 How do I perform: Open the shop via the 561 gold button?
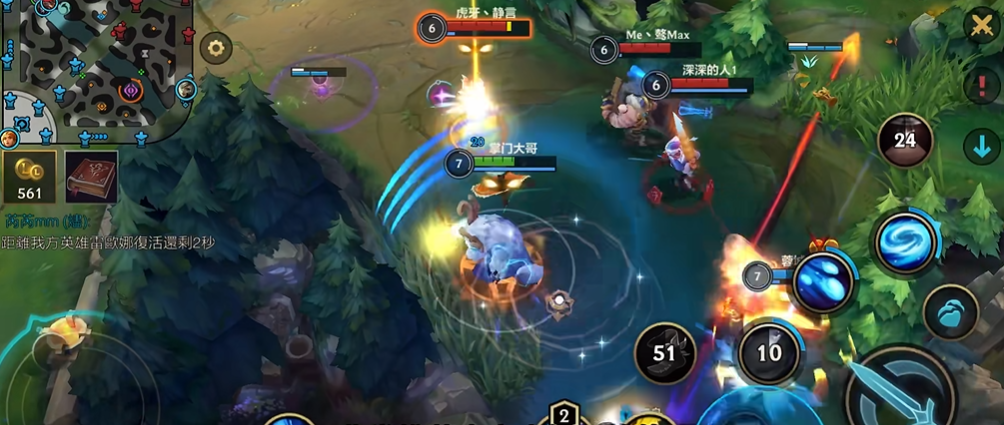click(30, 177)
